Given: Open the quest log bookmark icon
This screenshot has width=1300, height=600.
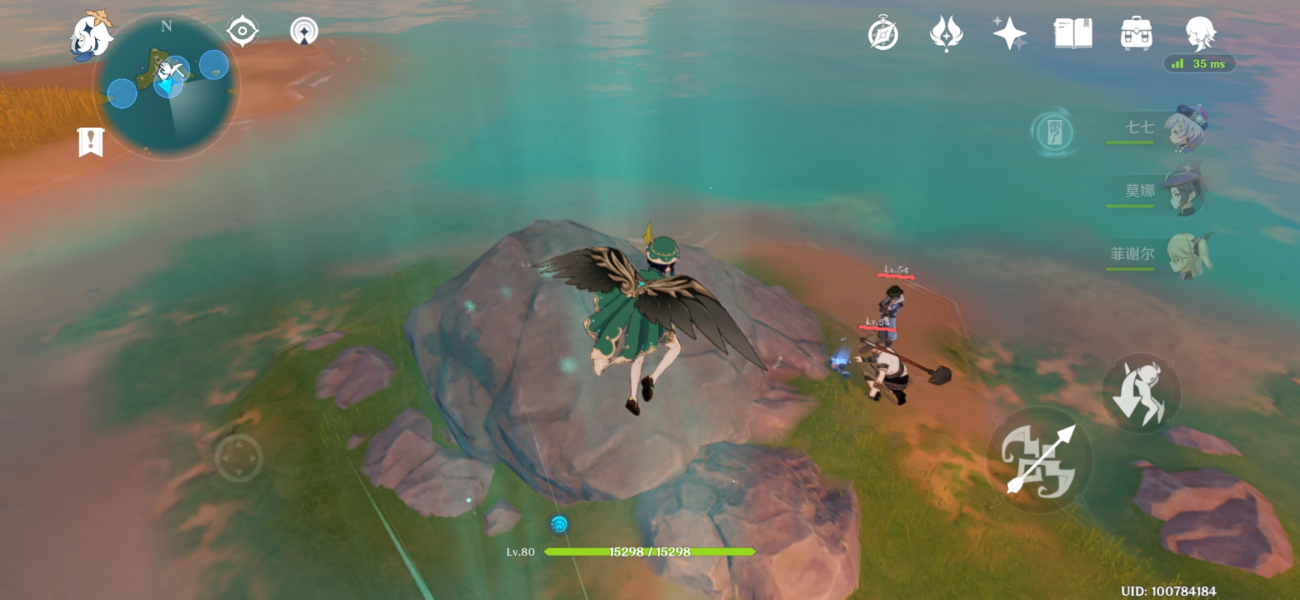Looking at the screenshot, I should pyautogui.click(x=90, y=142).
